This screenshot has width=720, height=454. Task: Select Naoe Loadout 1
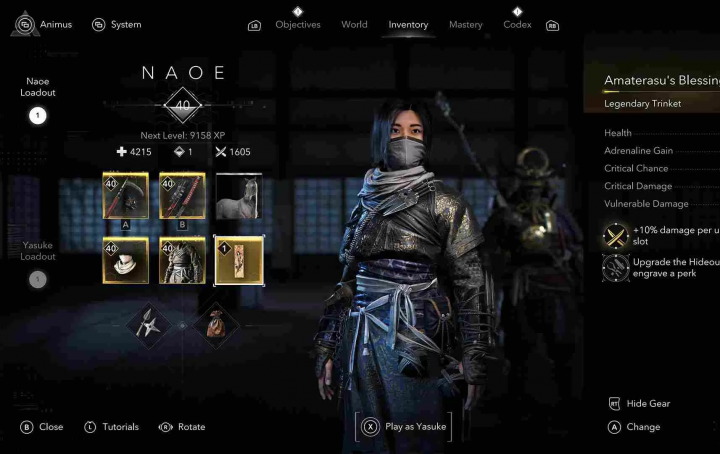point(37,115)
